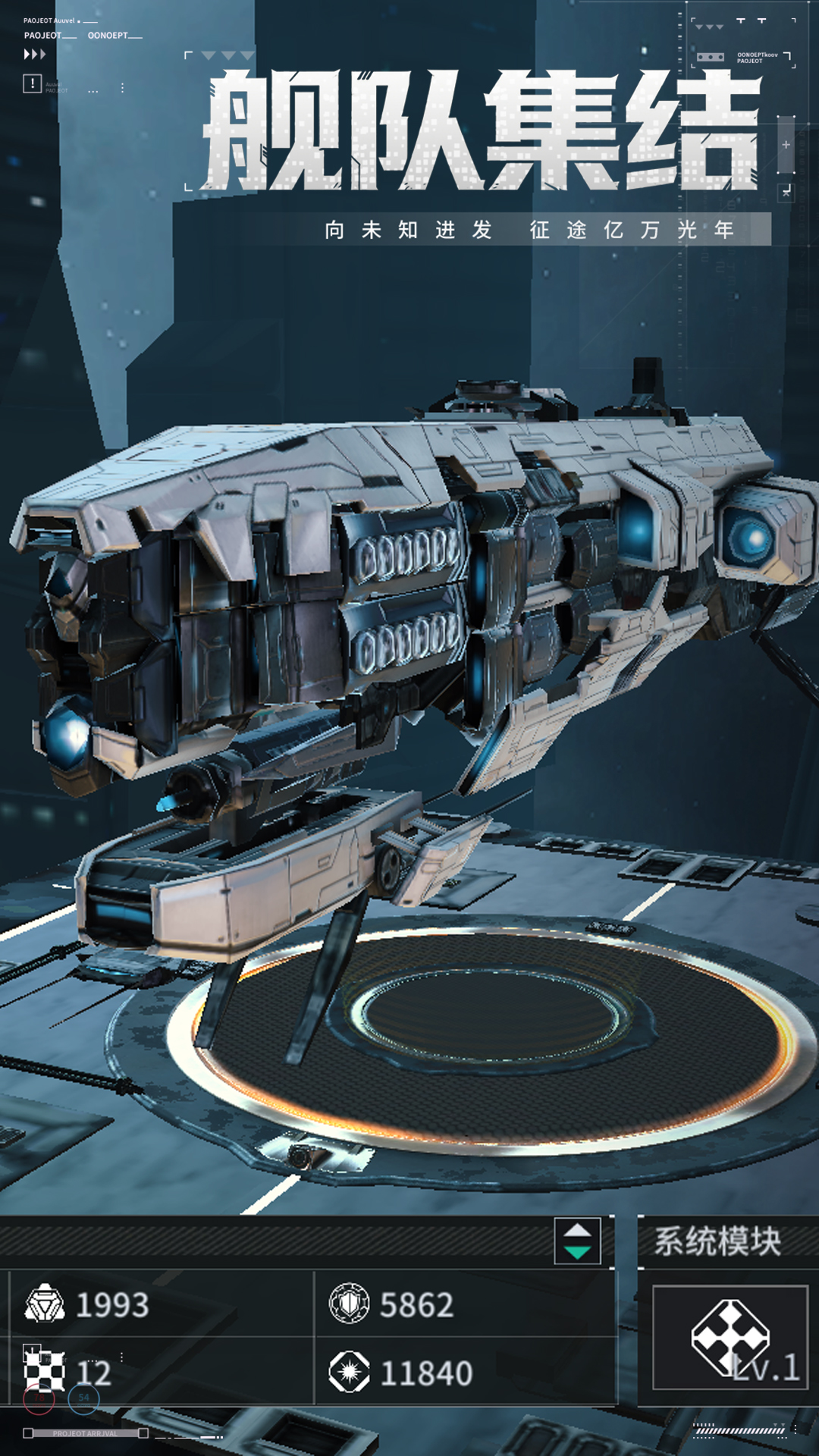Select the Lv.1 system module slot
Screen dimensions: 819x1456
pos(730,1338)
